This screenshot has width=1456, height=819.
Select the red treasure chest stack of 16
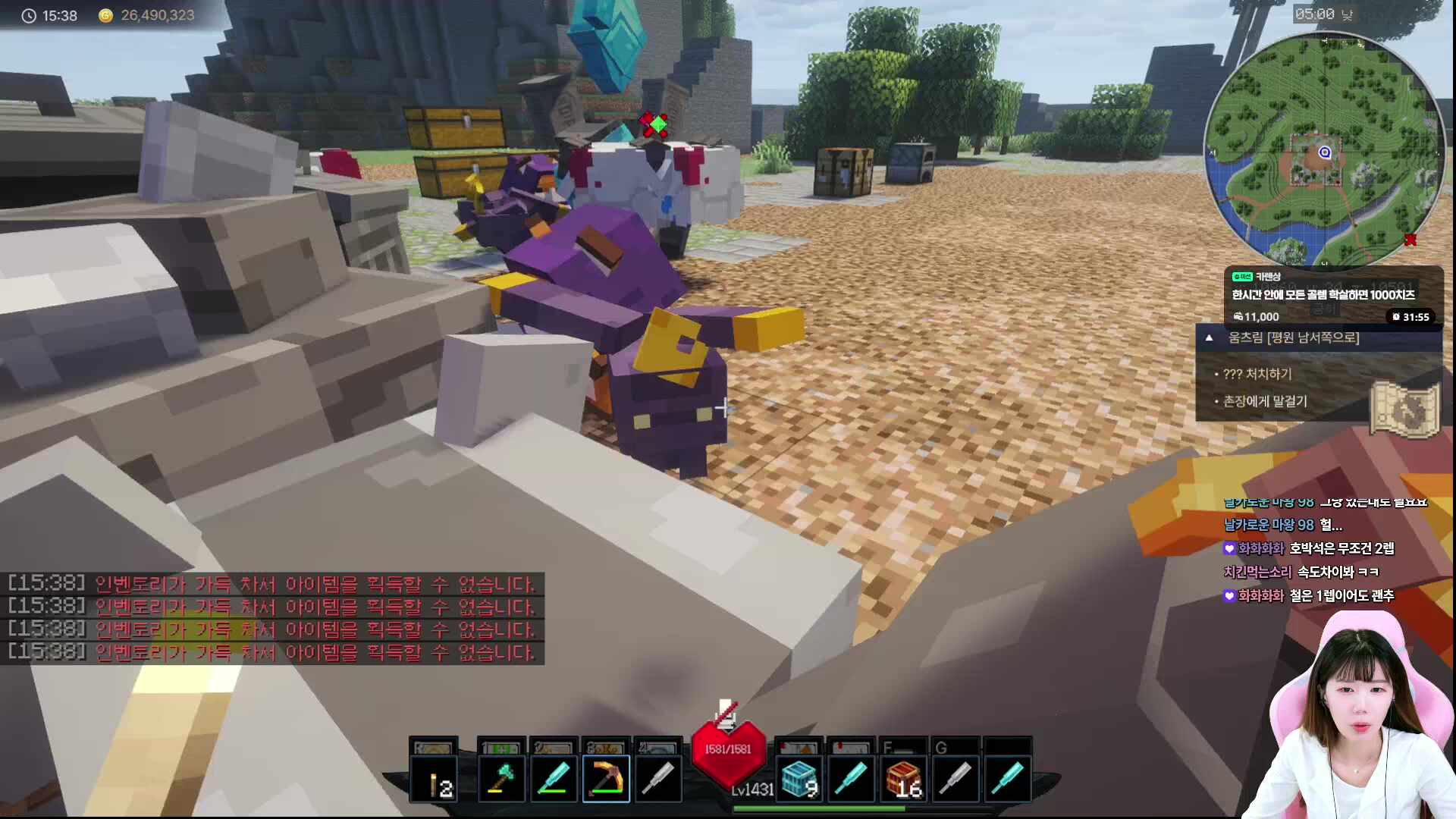pyautogui.click(x=904, y=779)
